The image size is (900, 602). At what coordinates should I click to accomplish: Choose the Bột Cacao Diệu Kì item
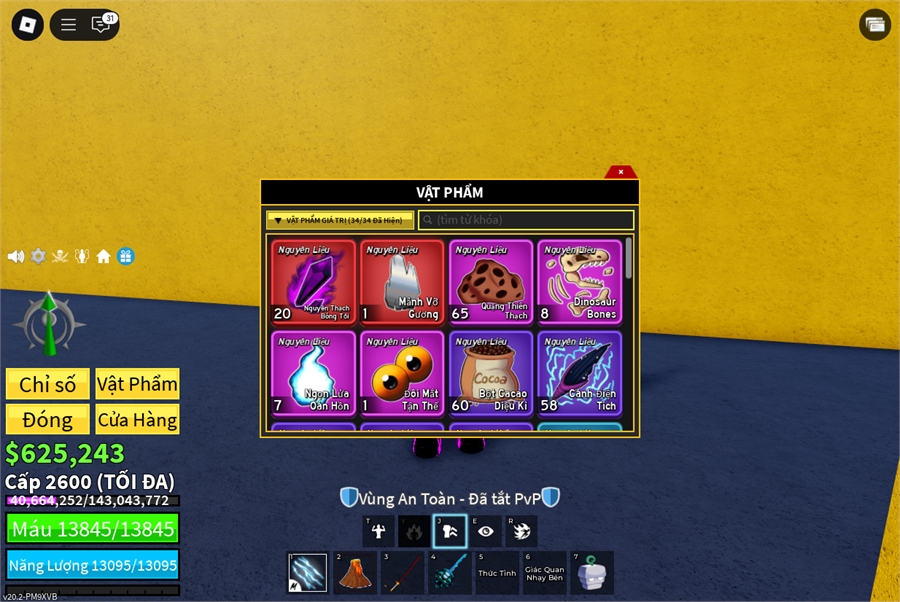pos(491,373)
